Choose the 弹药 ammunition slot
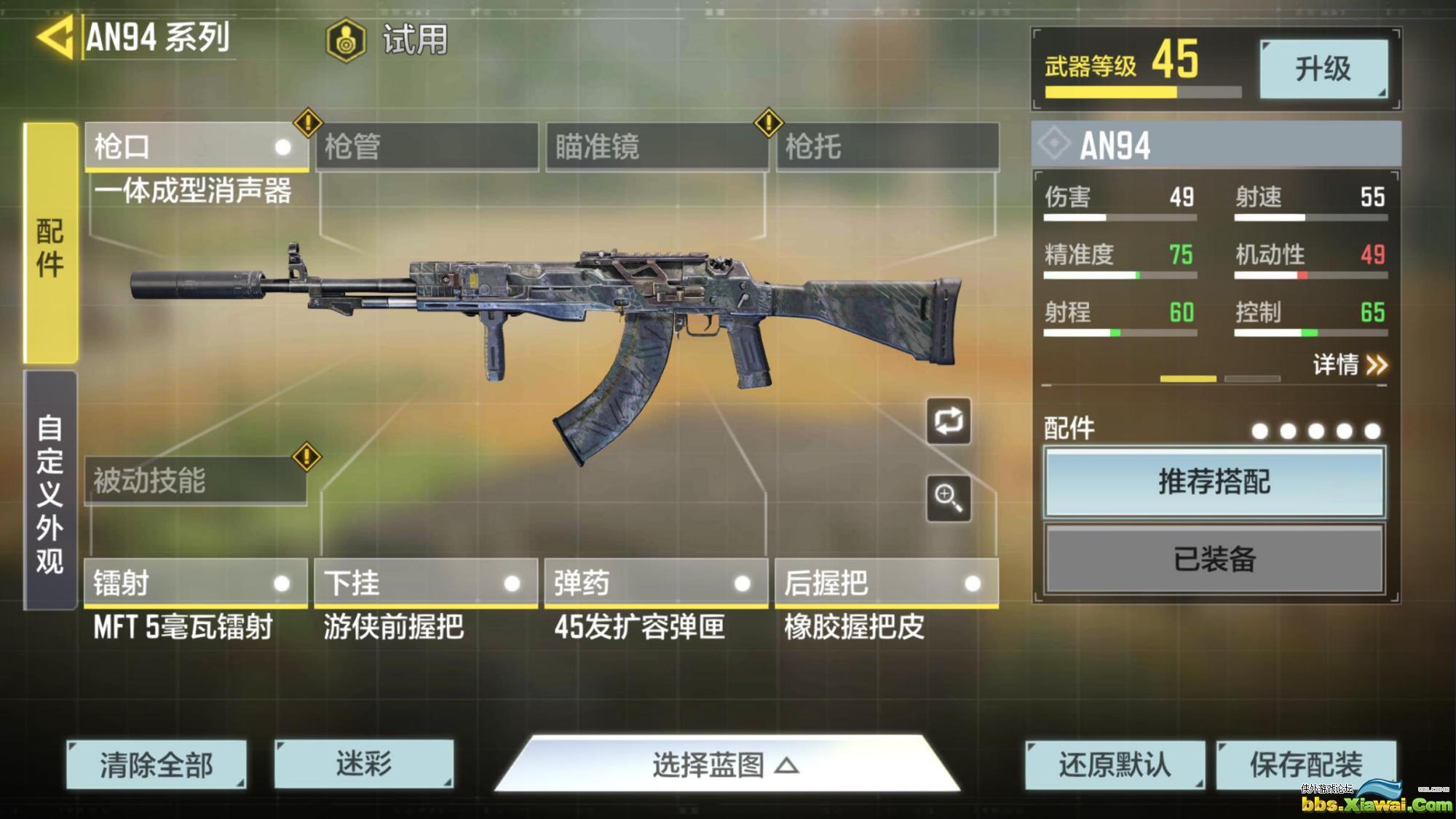Screen dimensions: 1456x819 [656, 583]
